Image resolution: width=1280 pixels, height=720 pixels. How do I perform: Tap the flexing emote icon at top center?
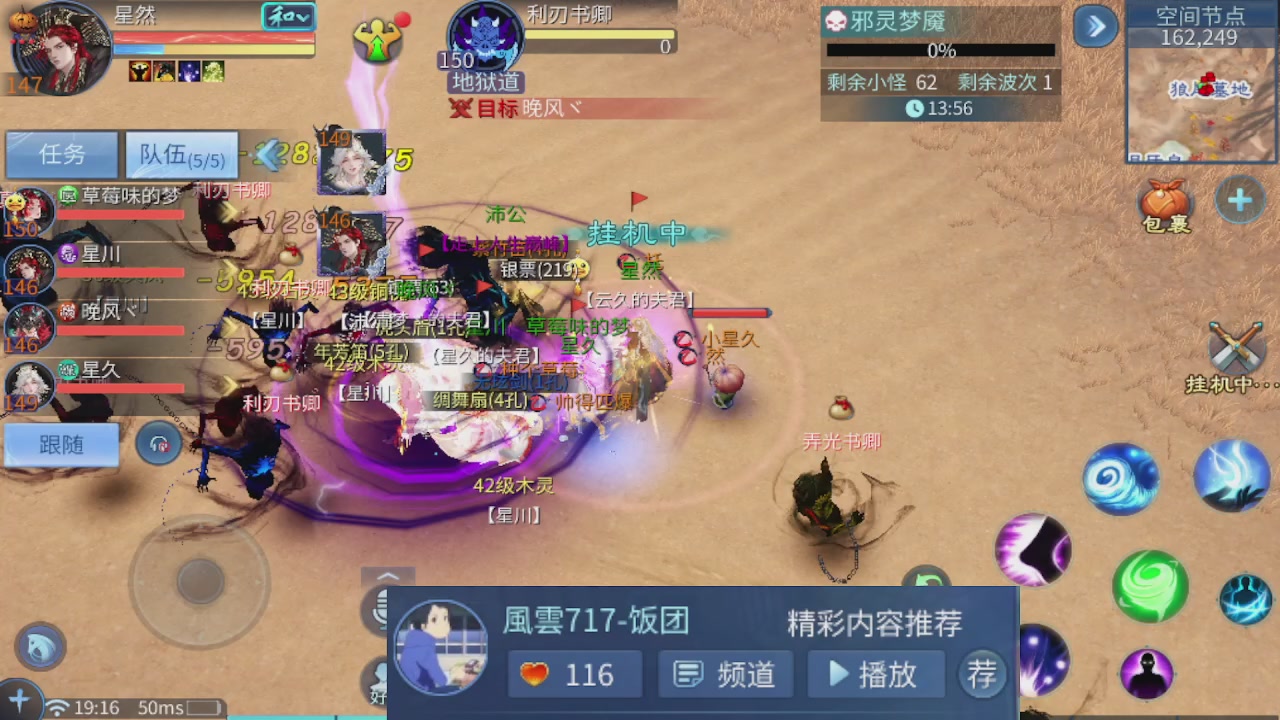tap(378, 42)
